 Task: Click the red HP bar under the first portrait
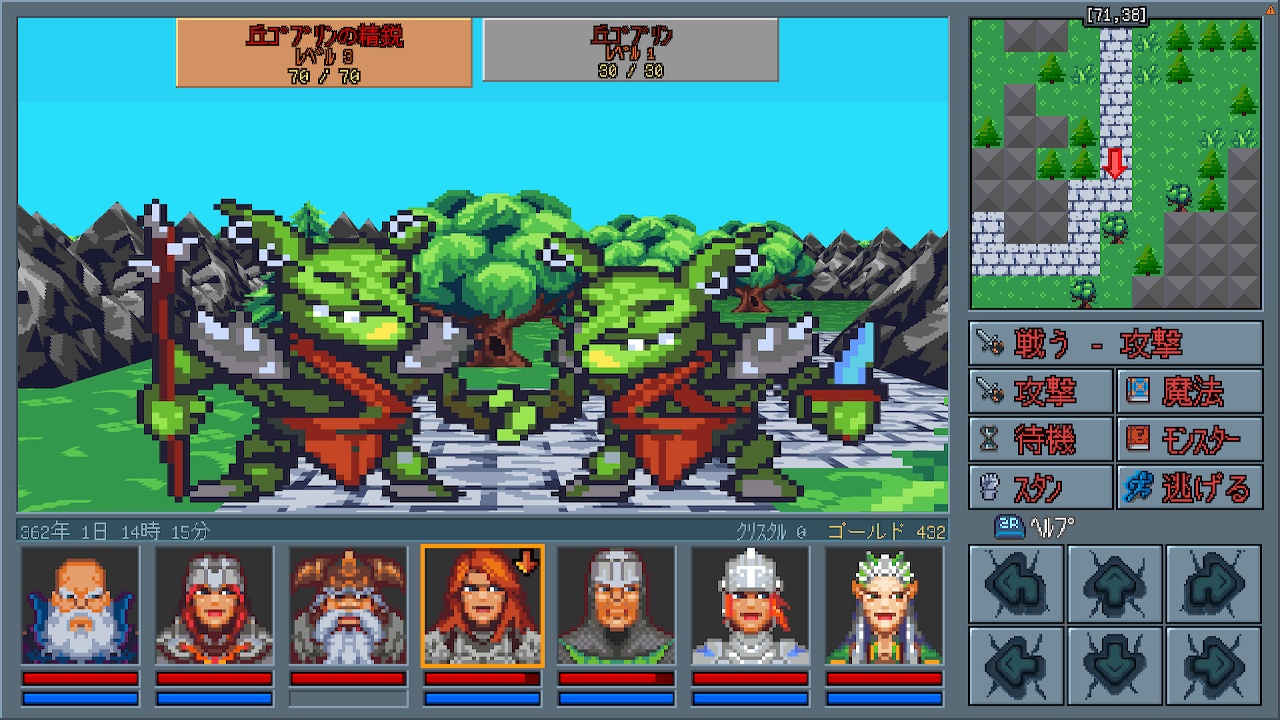click(x=79, y=677)
